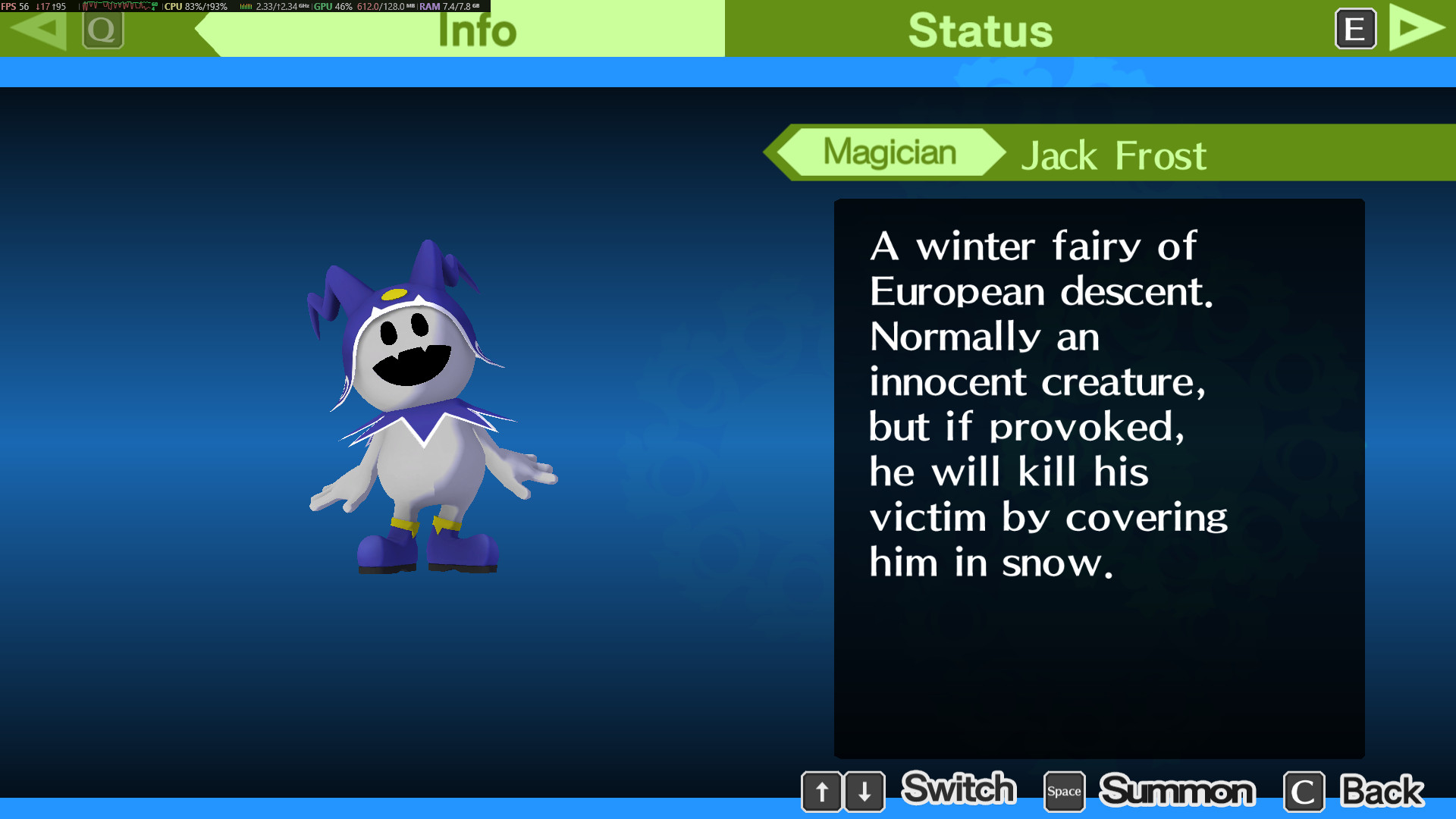Switch to the Status tab
1456x819 pixels.
click(980, 30)
